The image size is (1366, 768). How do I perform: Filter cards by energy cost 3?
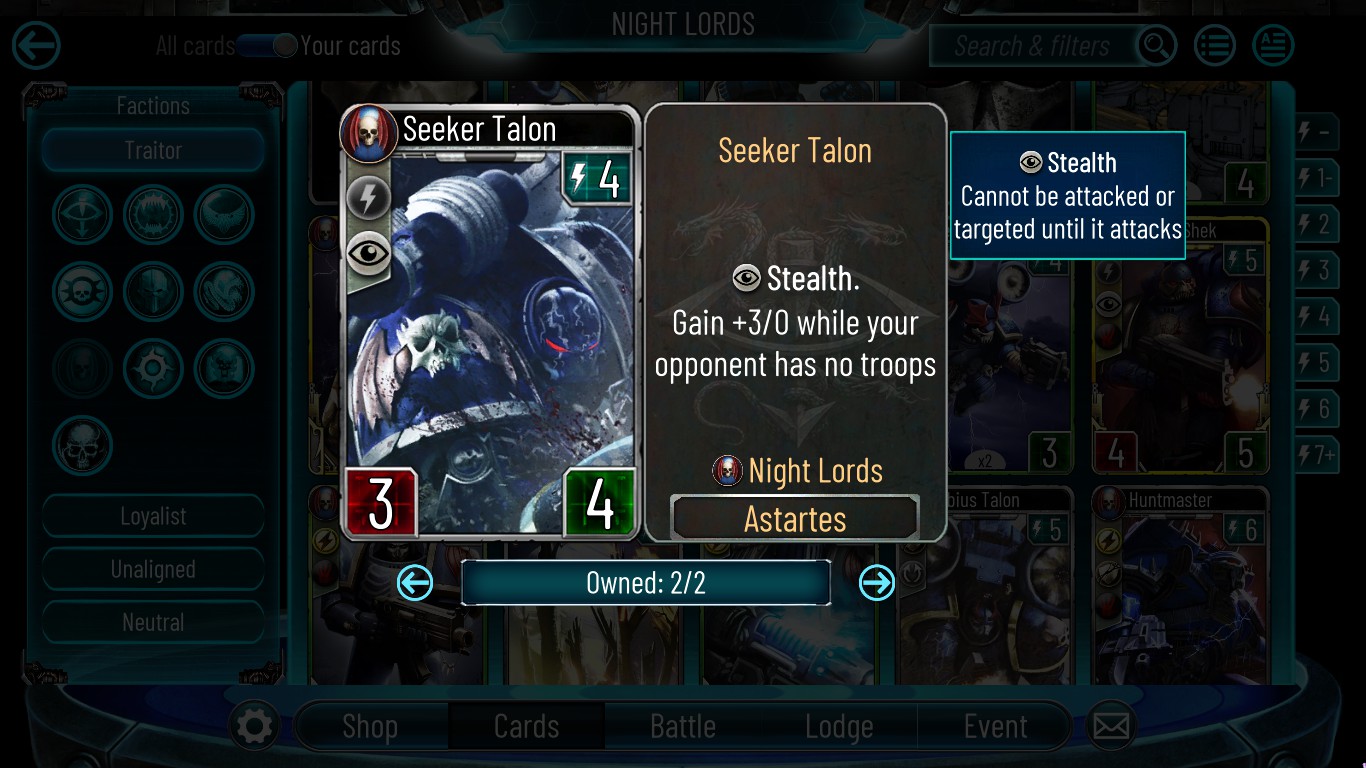[1318, 270]
